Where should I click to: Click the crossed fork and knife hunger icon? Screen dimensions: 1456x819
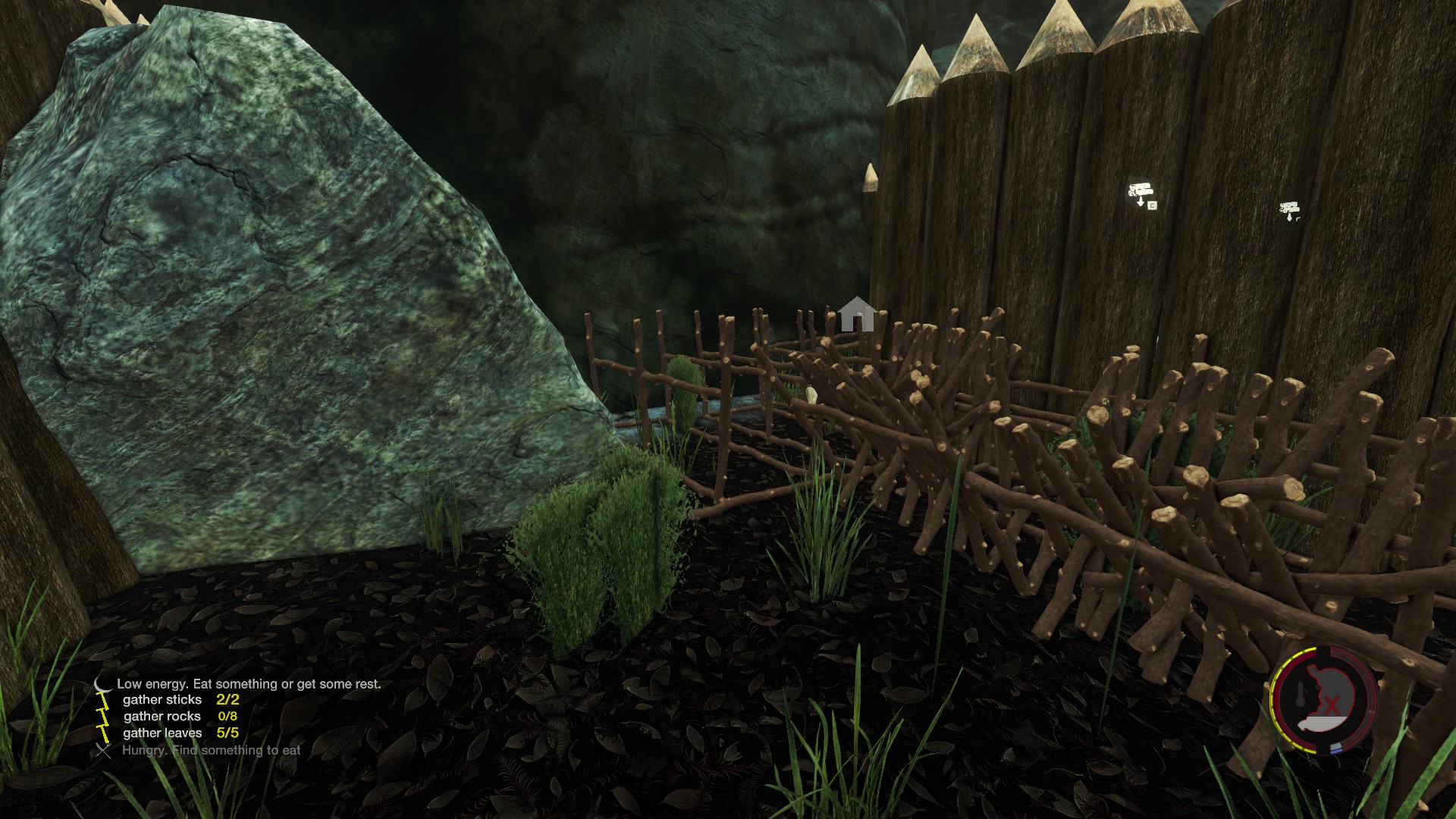click(x=103, y=751)
